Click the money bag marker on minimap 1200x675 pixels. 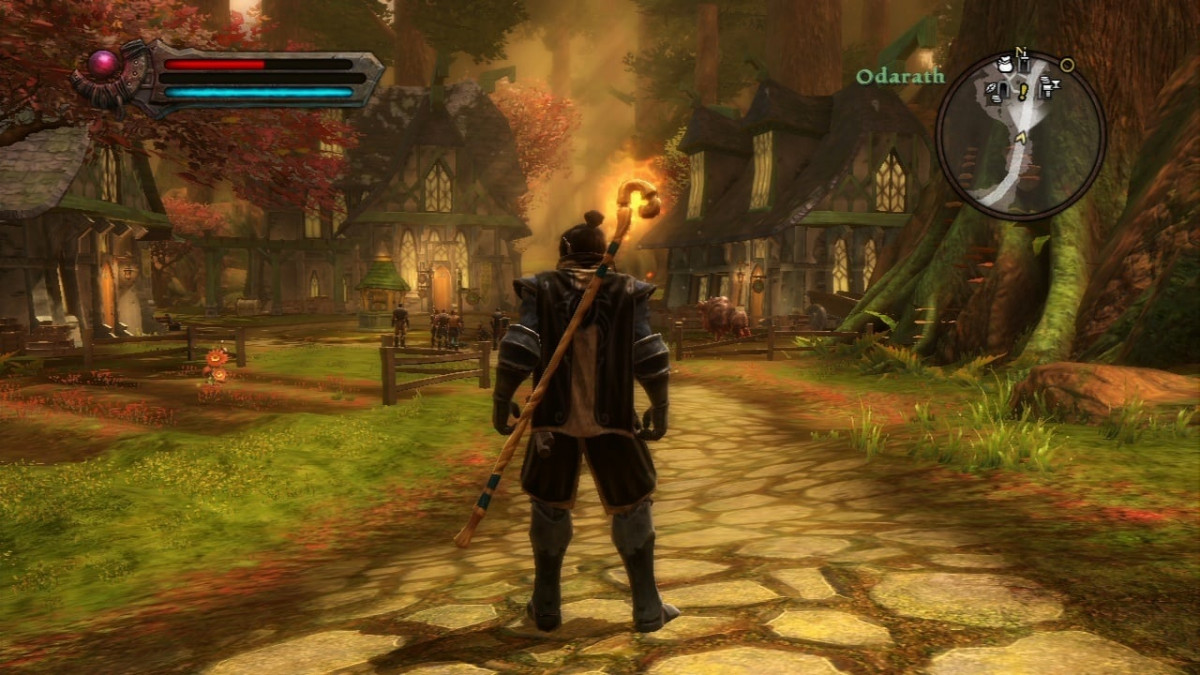point(1004,64)
